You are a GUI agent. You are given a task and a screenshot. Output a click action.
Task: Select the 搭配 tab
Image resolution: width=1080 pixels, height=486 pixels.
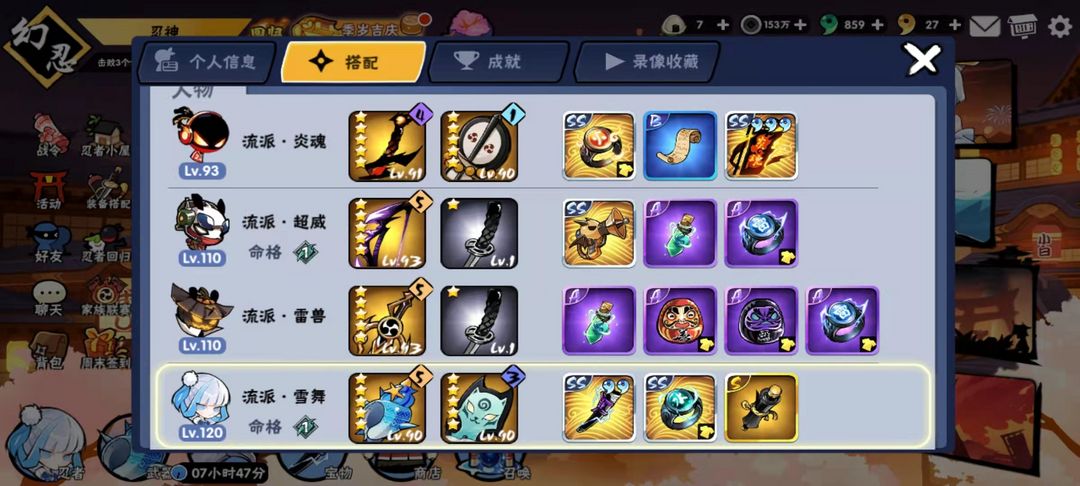click(x=352, y=62)
